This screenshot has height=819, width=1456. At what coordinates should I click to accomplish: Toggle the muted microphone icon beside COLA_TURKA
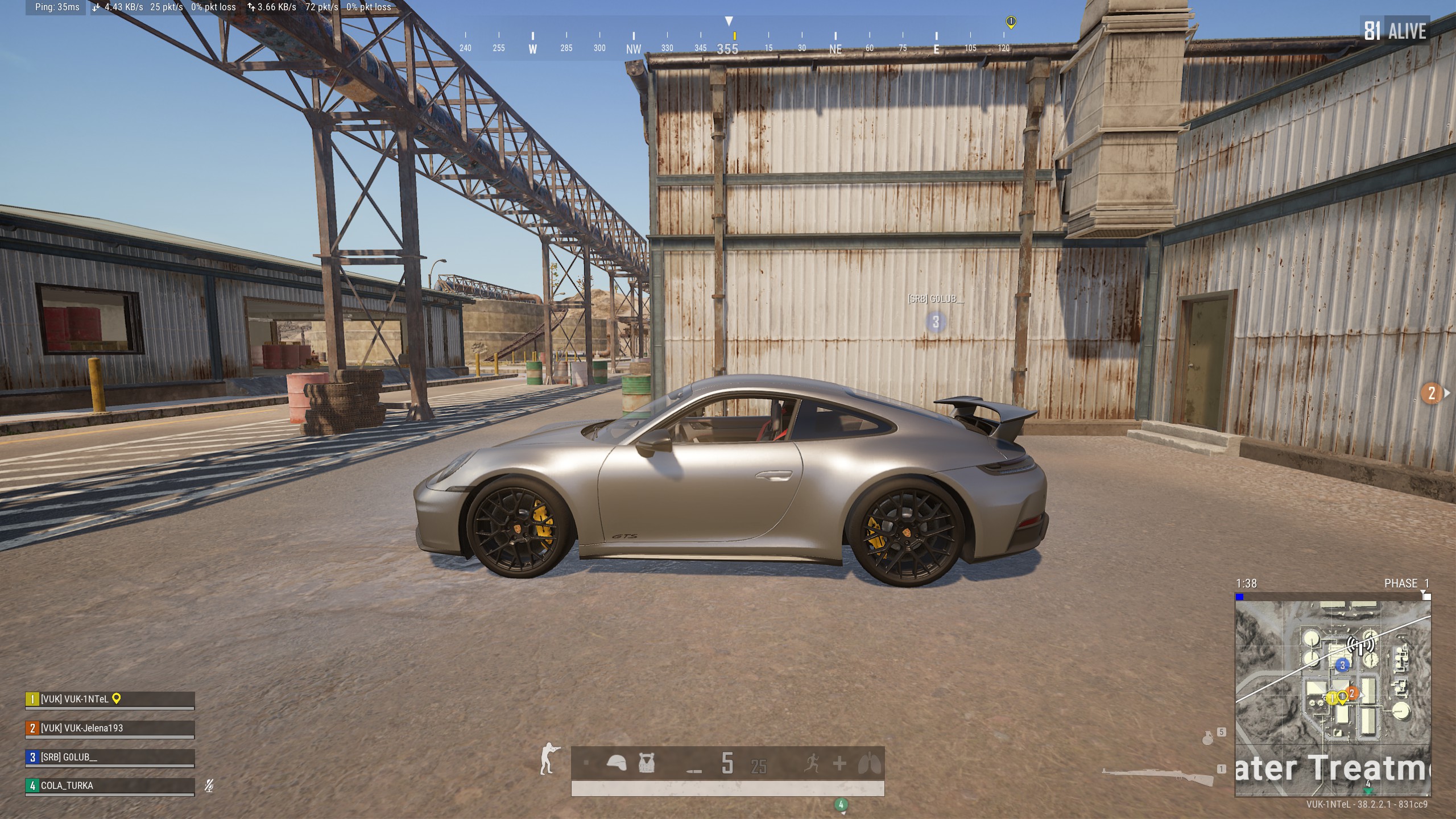point(209,786)
